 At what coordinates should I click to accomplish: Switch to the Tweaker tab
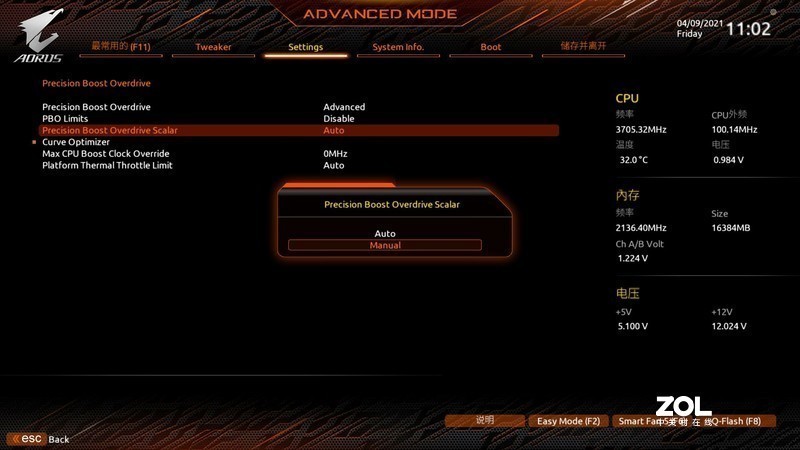(213, 47)
